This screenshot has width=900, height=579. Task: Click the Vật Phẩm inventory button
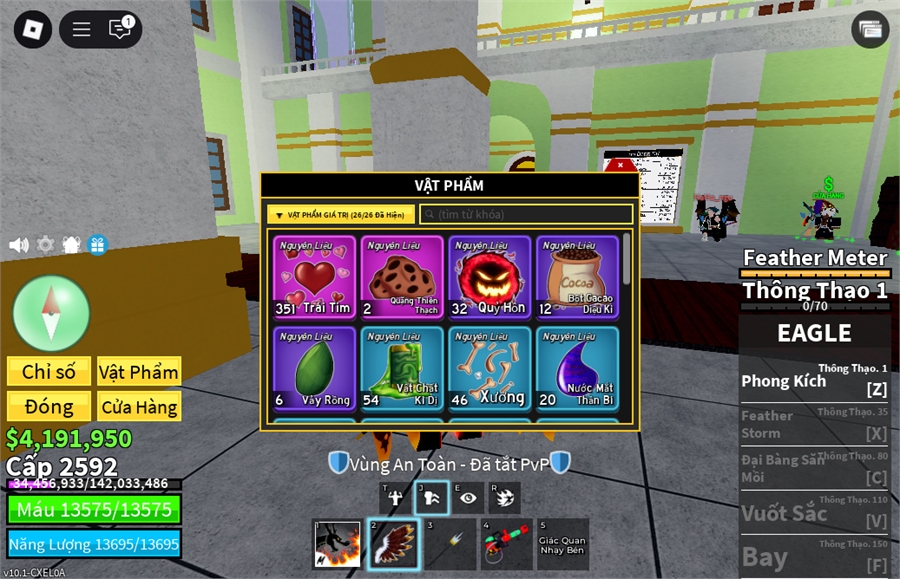click(x=139, y=372)
